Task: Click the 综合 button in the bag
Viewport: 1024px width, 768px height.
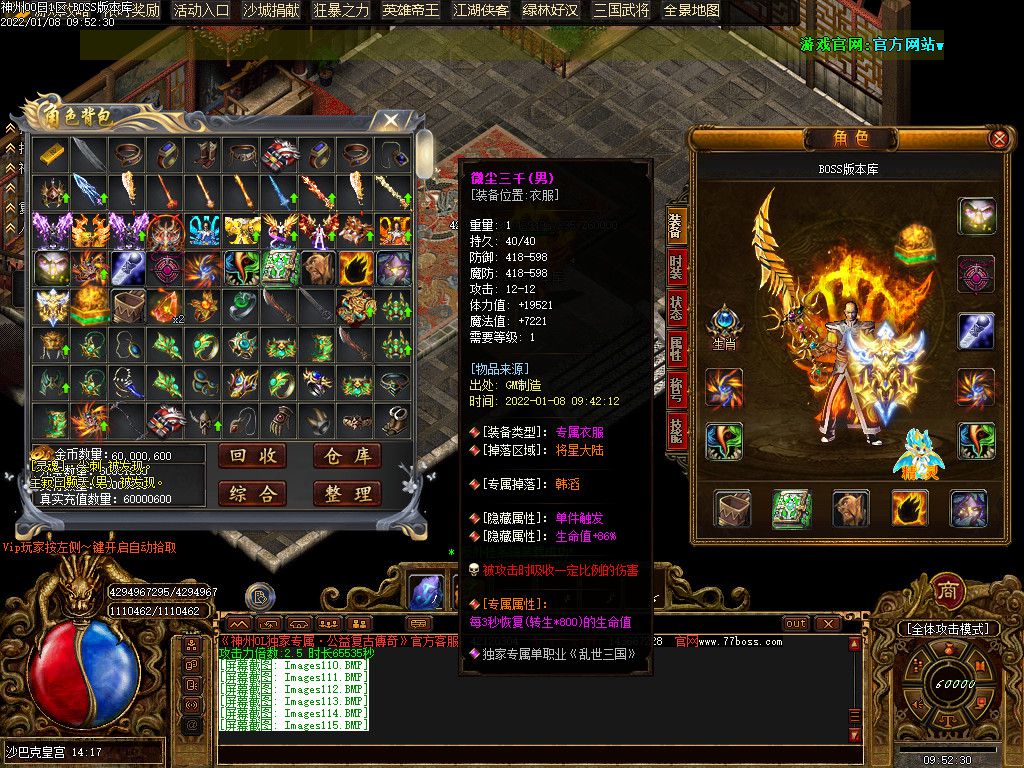Action: point(252,493)
